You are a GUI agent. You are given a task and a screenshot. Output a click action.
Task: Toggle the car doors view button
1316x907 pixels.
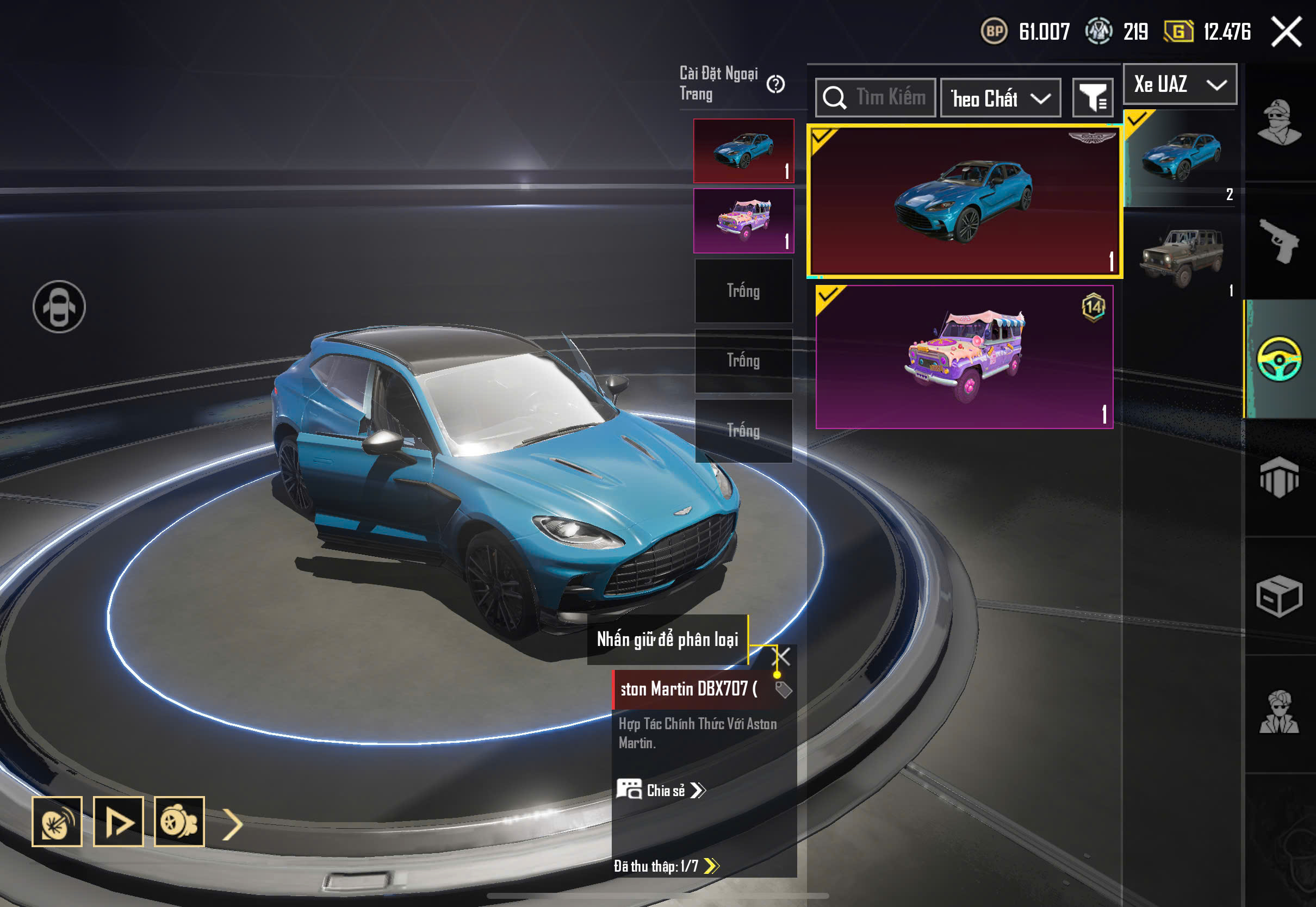coord(59,307)
